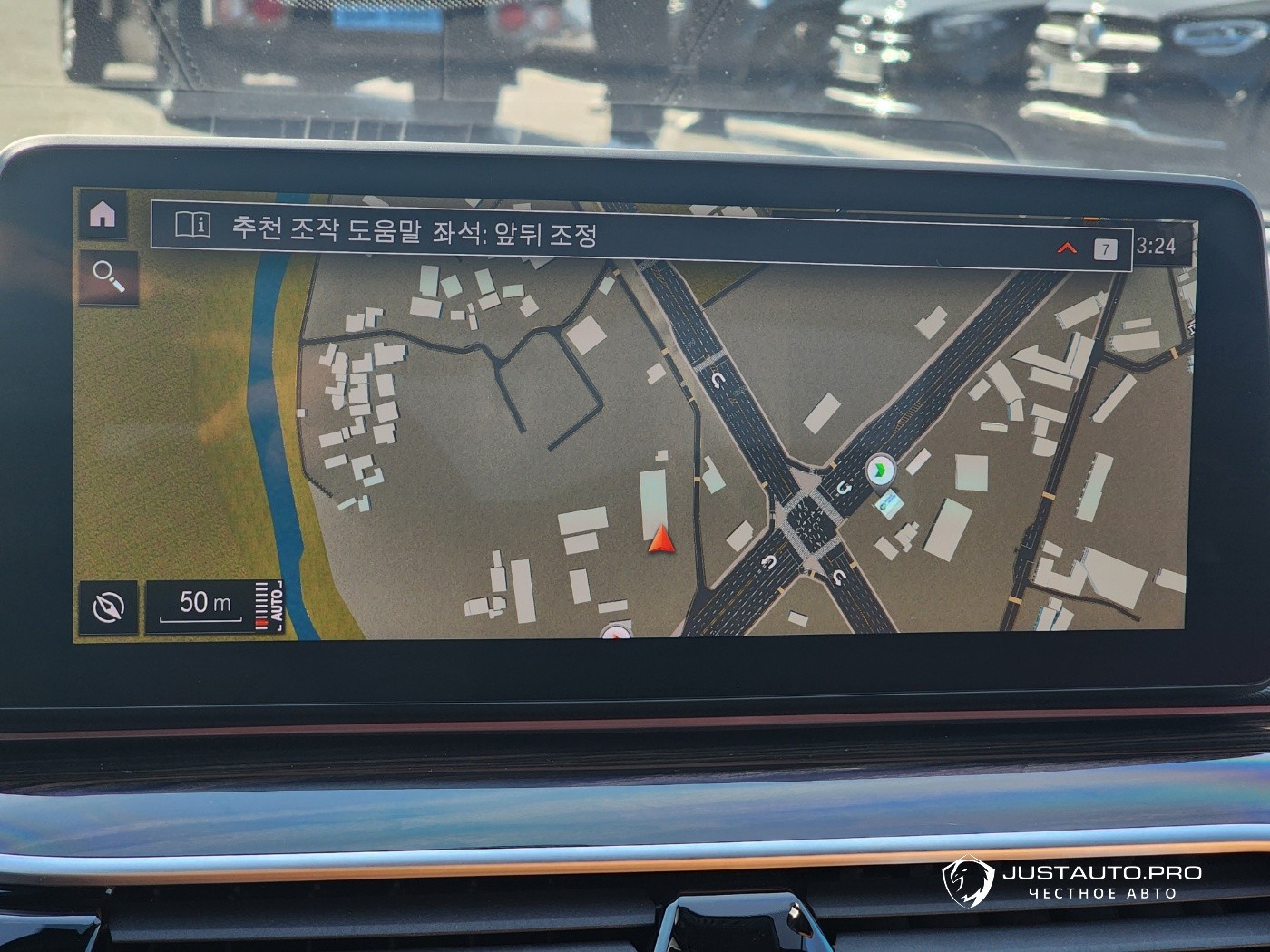The image size is (1270, 952).
Task: Toggle the compass map orientation button
Action: coord(109,607)
